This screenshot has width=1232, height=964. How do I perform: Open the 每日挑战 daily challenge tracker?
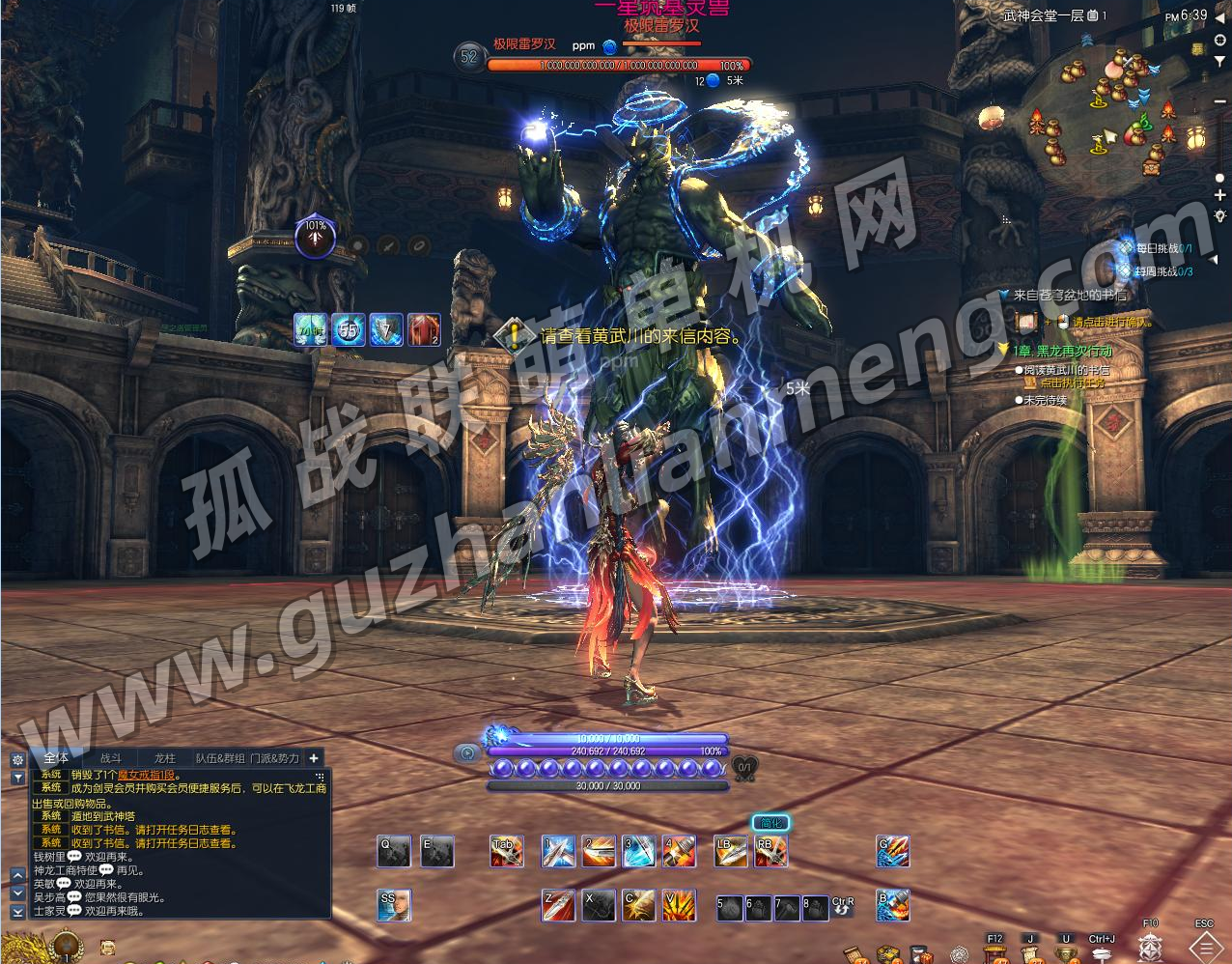coord(1158,248)
